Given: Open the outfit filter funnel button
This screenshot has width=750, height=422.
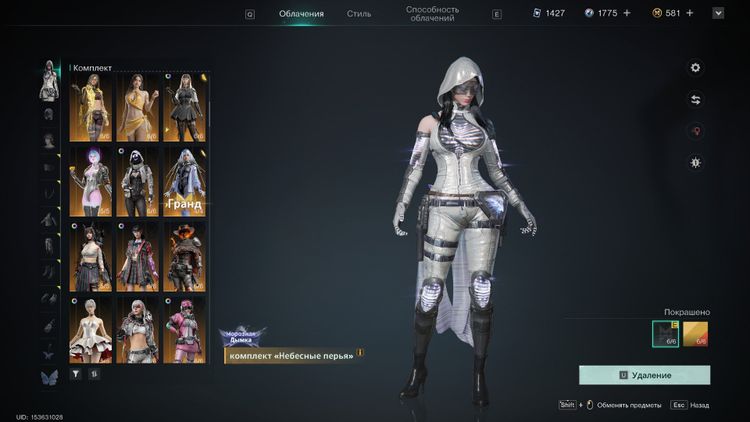Looking at the screenshot, I should [76, 373].
